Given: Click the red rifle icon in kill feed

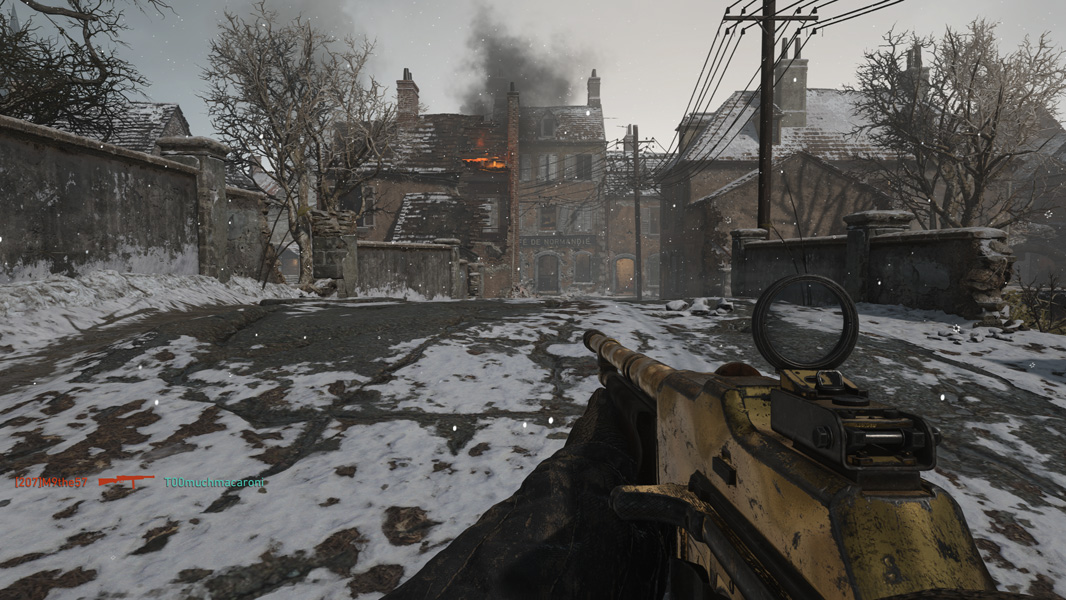Looking at the screenshot, I should click(x=126, y=482).
